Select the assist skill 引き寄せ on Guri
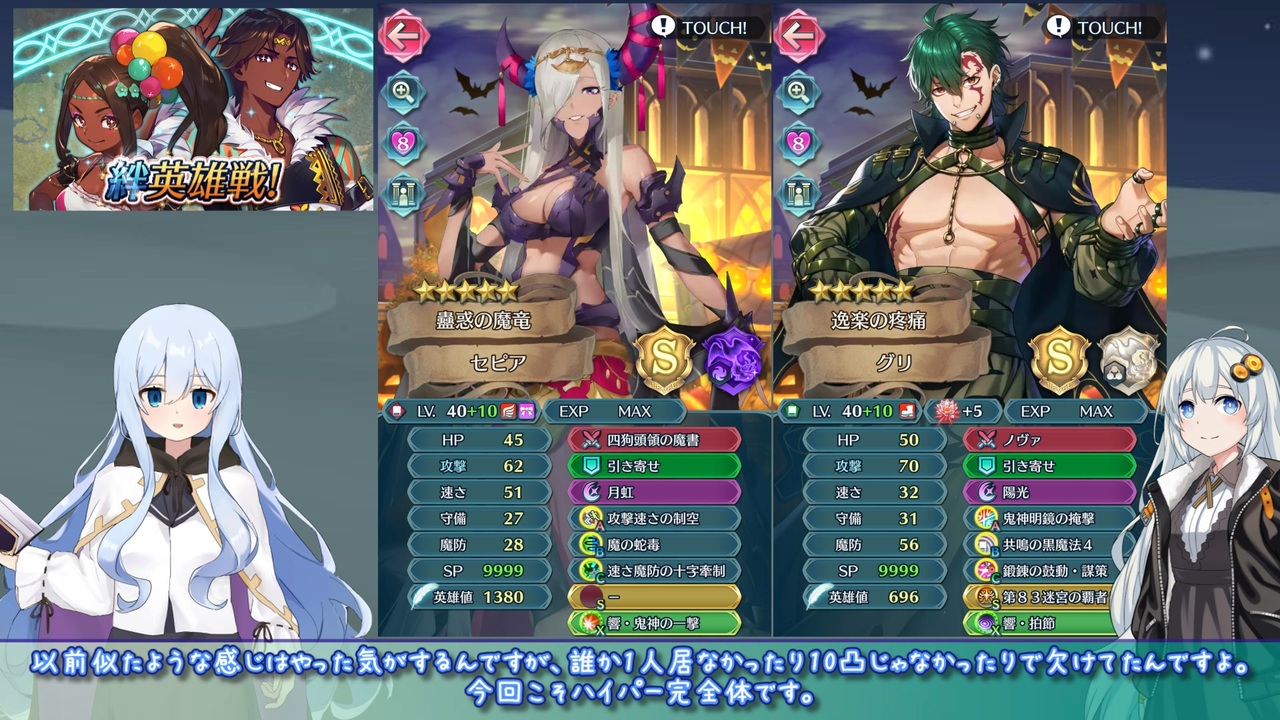 click(1048, 465)
